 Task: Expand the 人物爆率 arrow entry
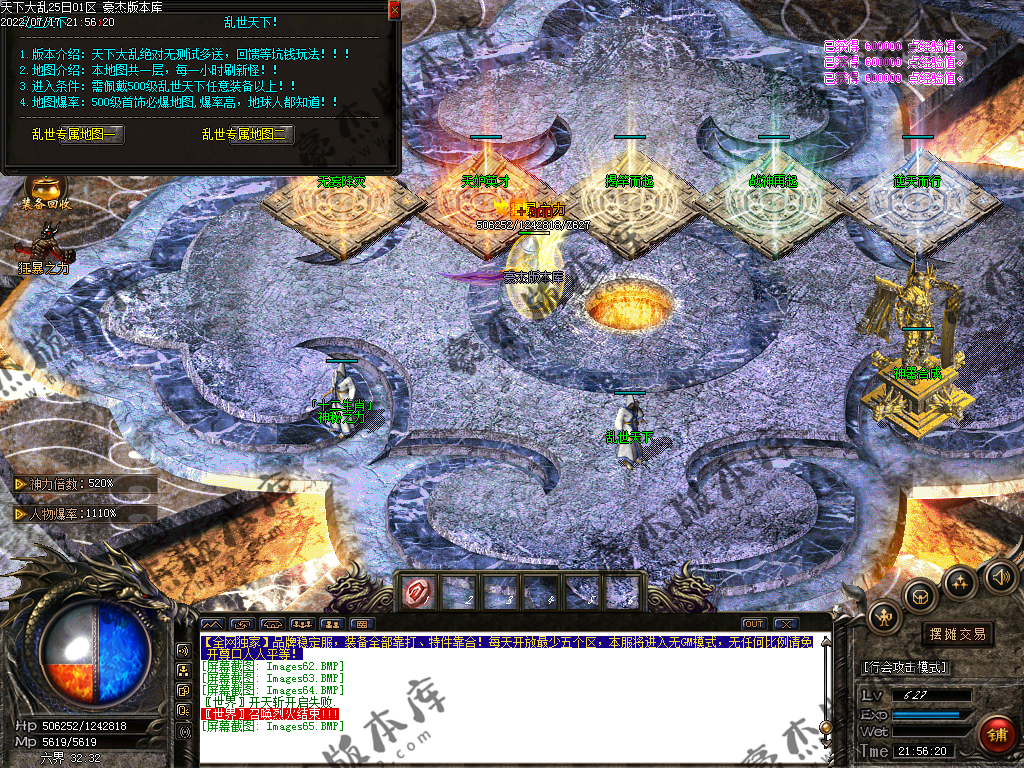20,513
